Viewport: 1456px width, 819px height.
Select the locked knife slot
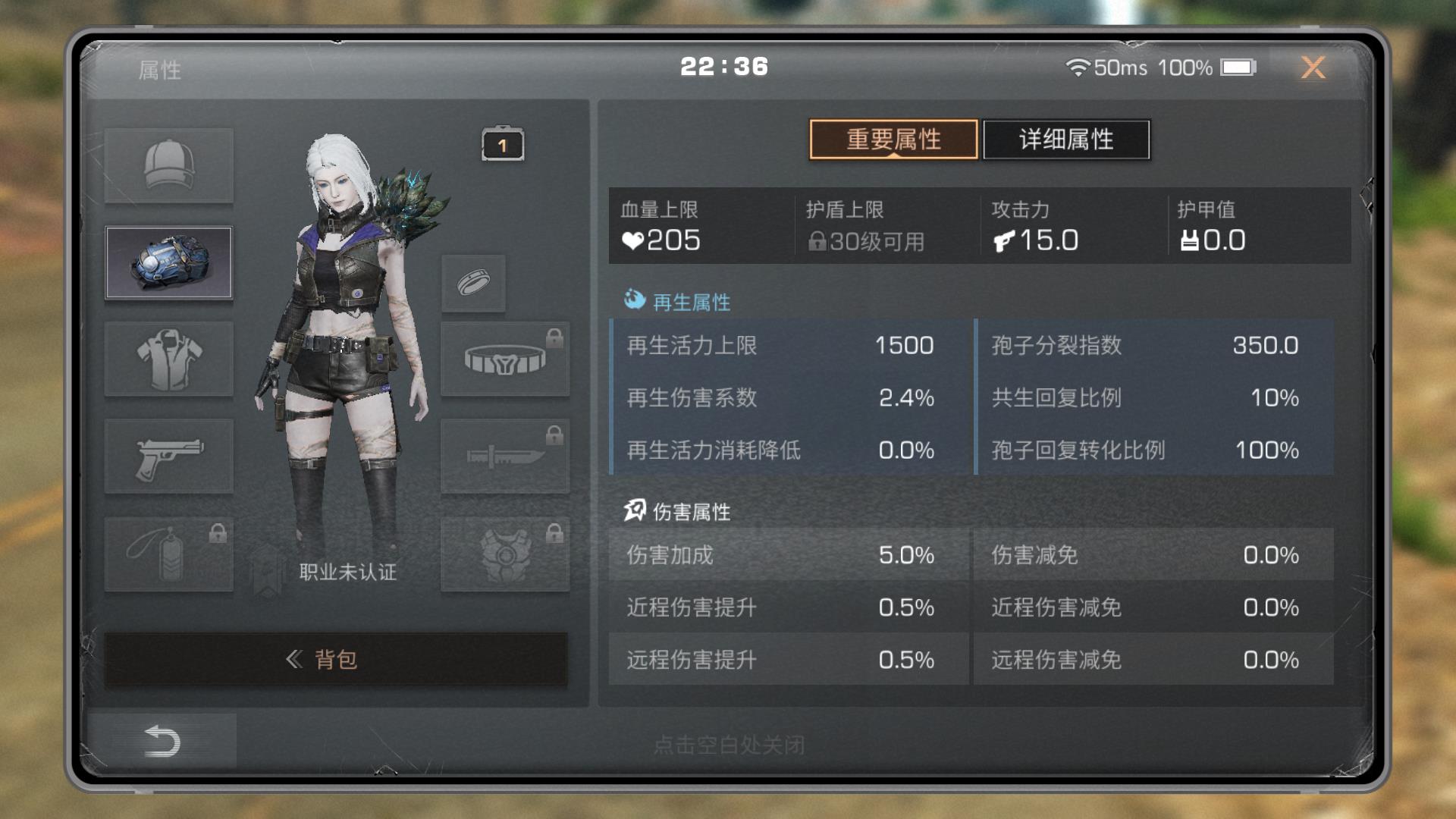point(504,456)
